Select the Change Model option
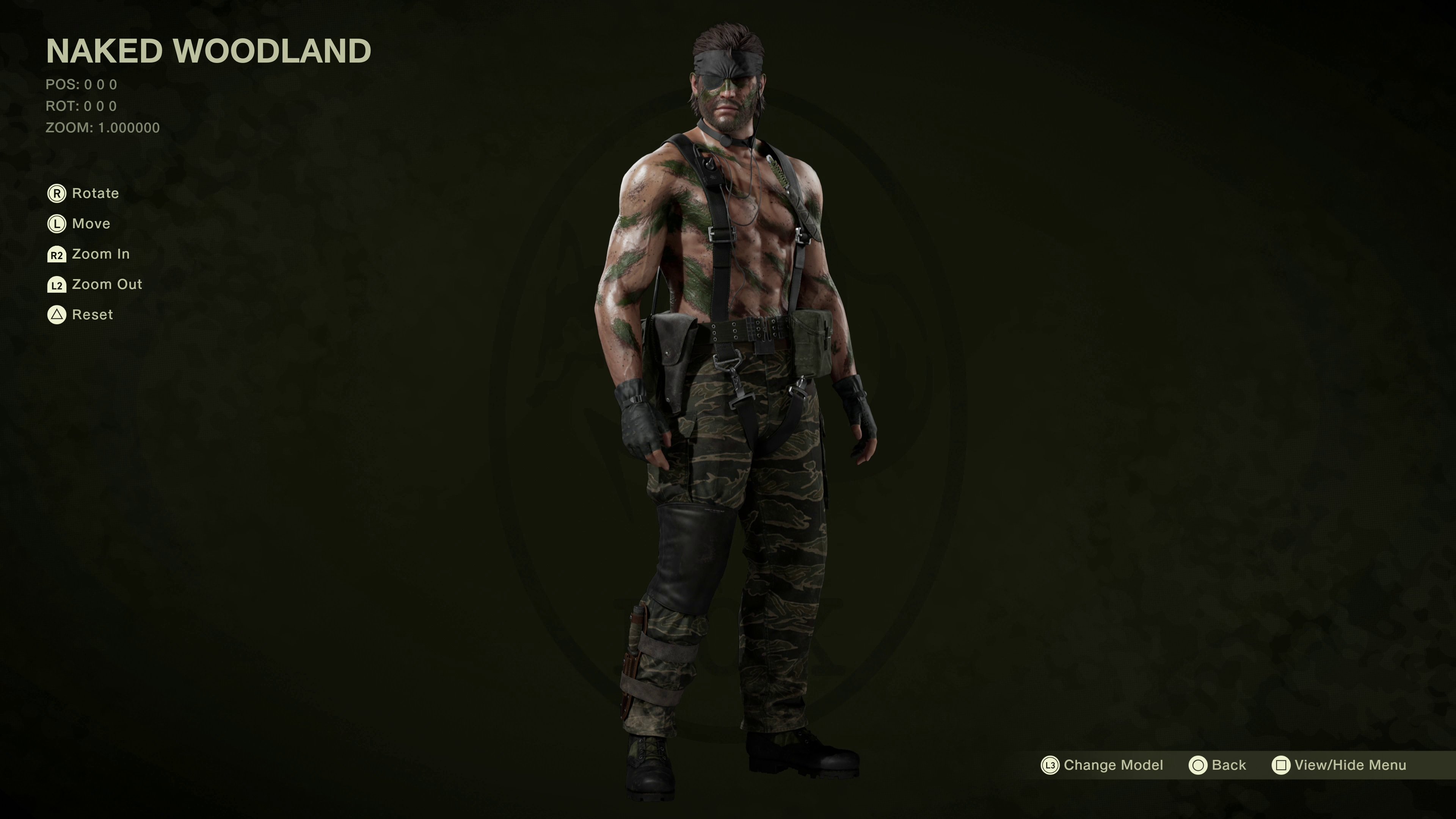Screen dimensions: 1456x819 [1102, 765]
